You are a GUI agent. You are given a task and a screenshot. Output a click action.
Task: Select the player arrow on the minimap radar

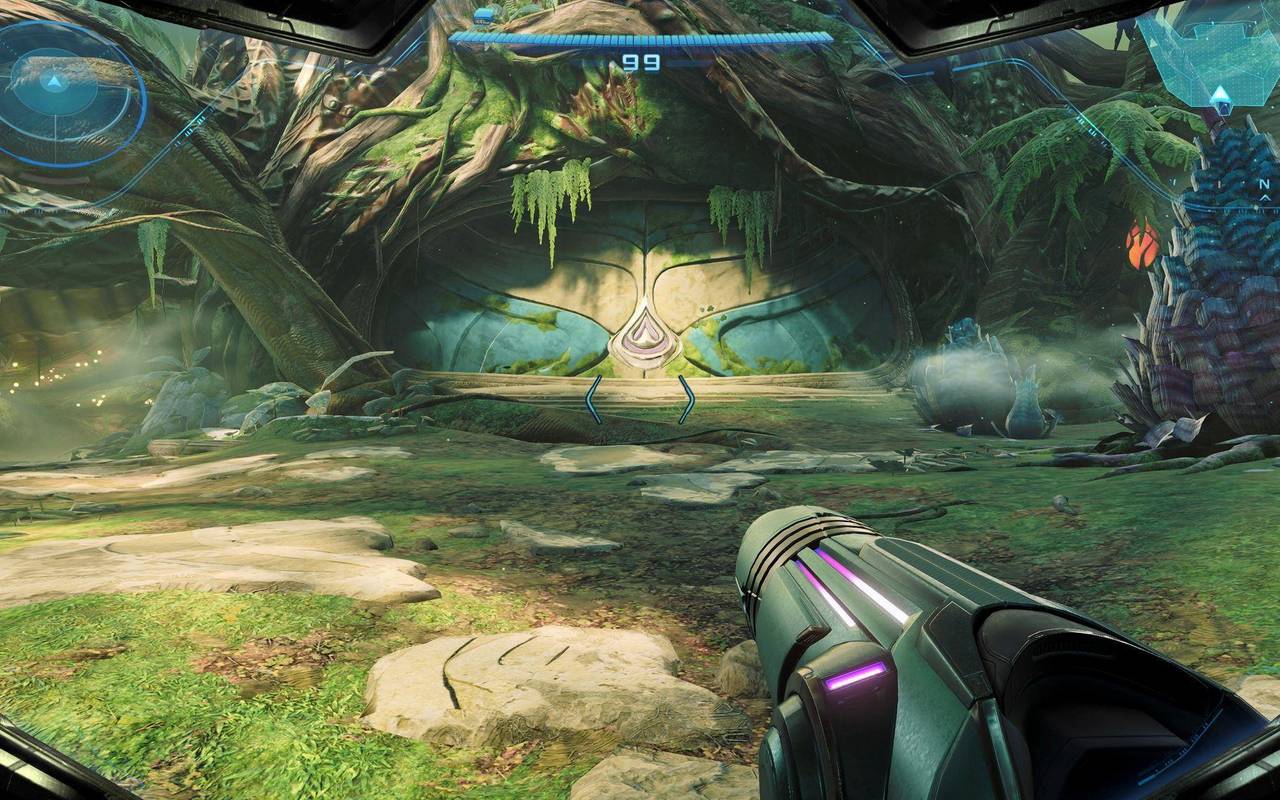coord(53,83)
